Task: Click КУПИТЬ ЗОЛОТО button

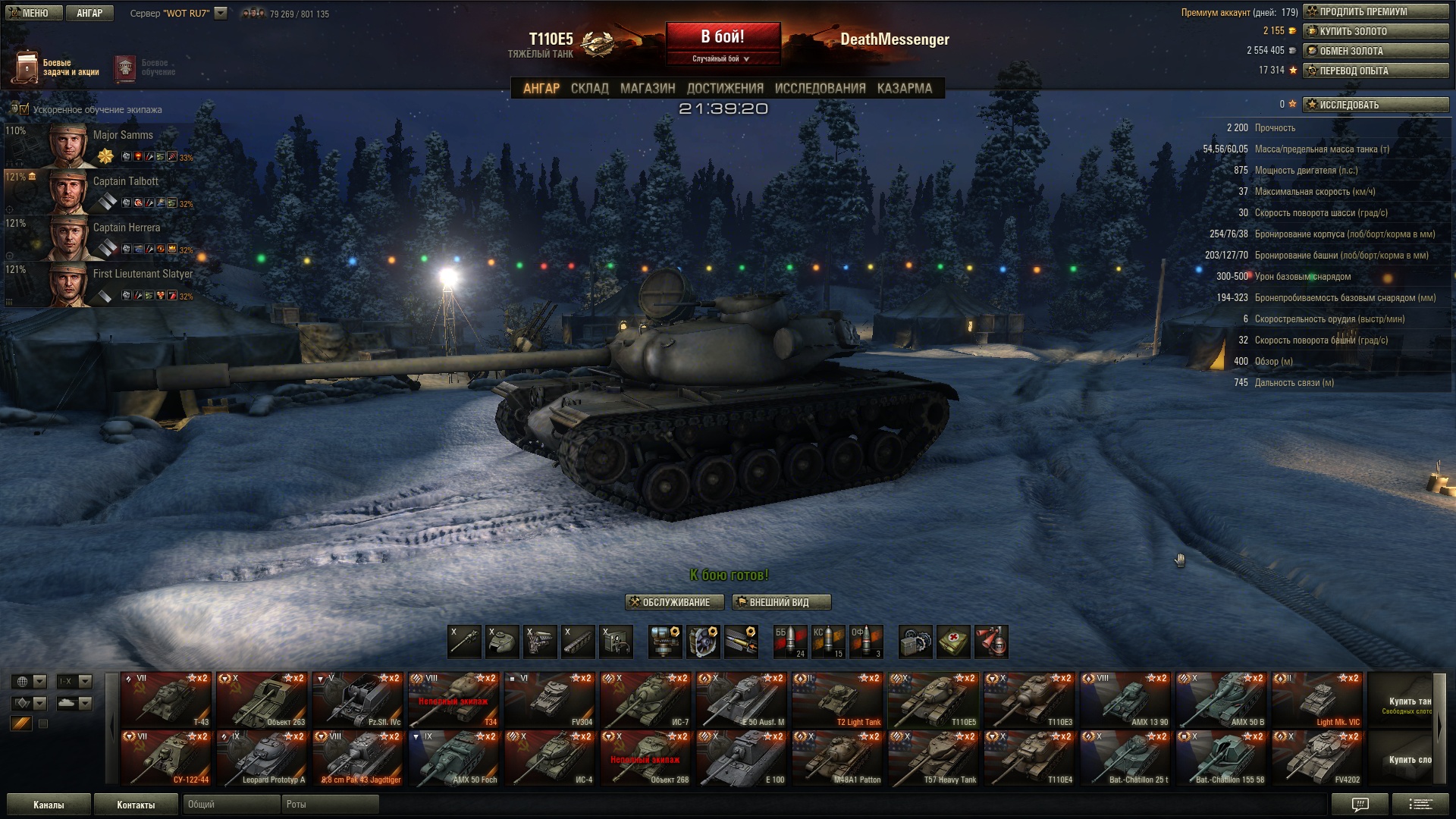Action: tap(1376, 31)
